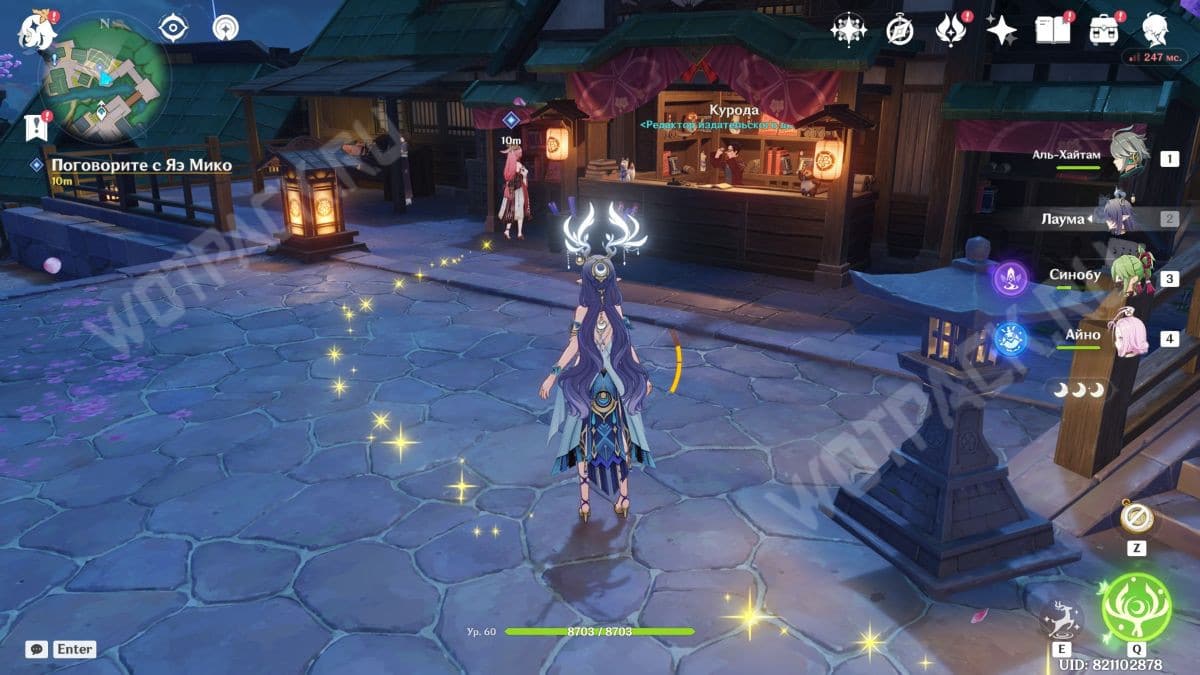The width and height of the screenshot is (1200, 675).
Task: Switch to party member Айно
Action: (1130, 336)
